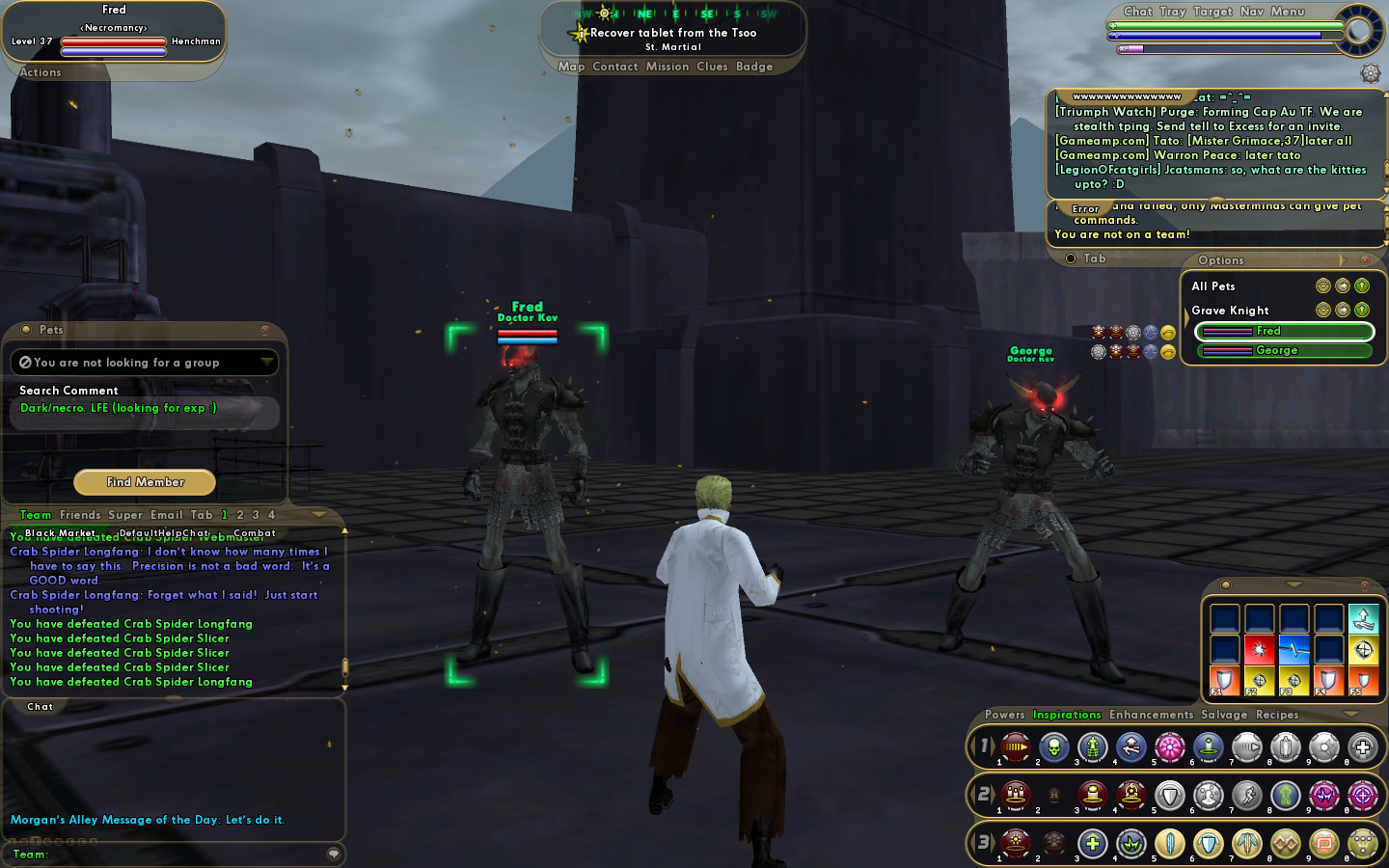Open the Recipes tab
The width and height of the screenshot is (1389, 868).
tap(1277, 715)
